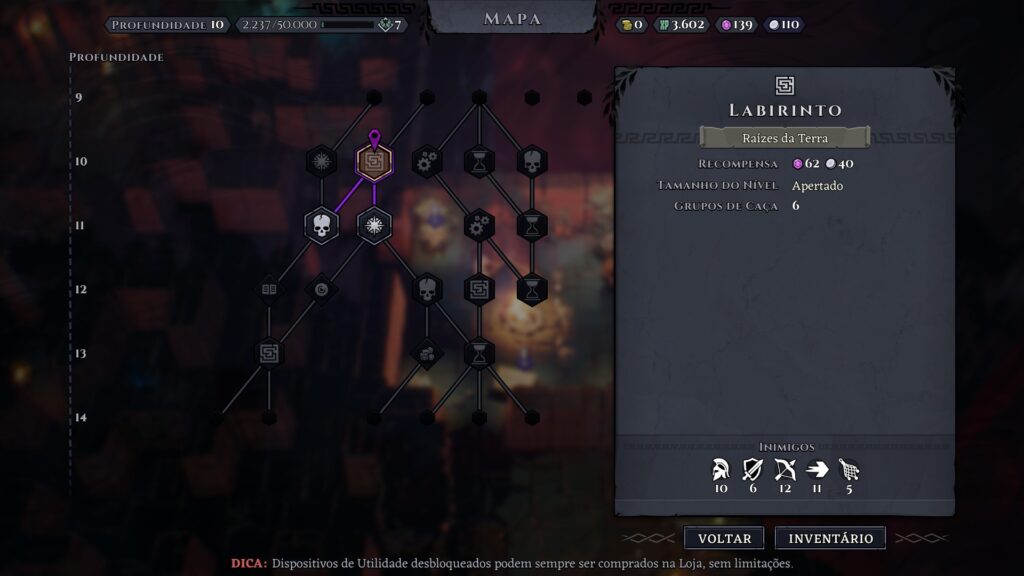
Task: Choose the skull node linked to the current node
Action: coord(321,225)
